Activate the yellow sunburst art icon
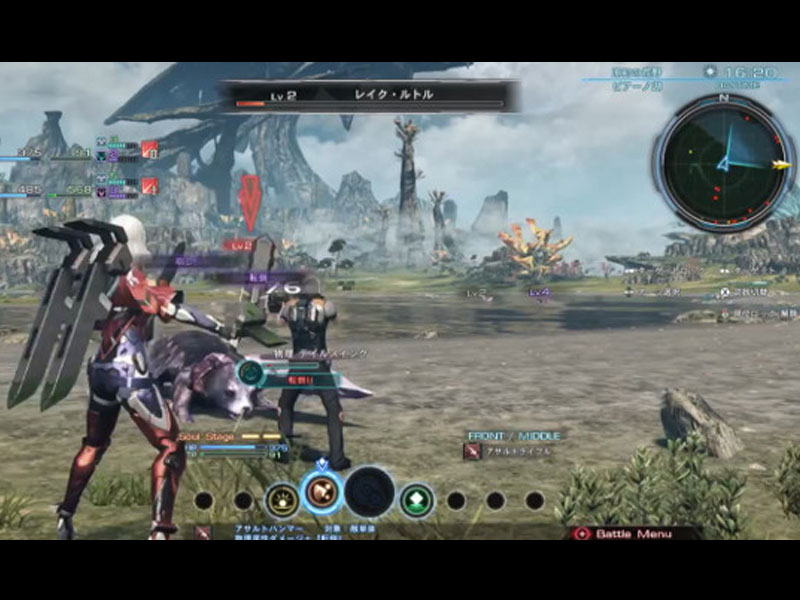 (282, 499)
